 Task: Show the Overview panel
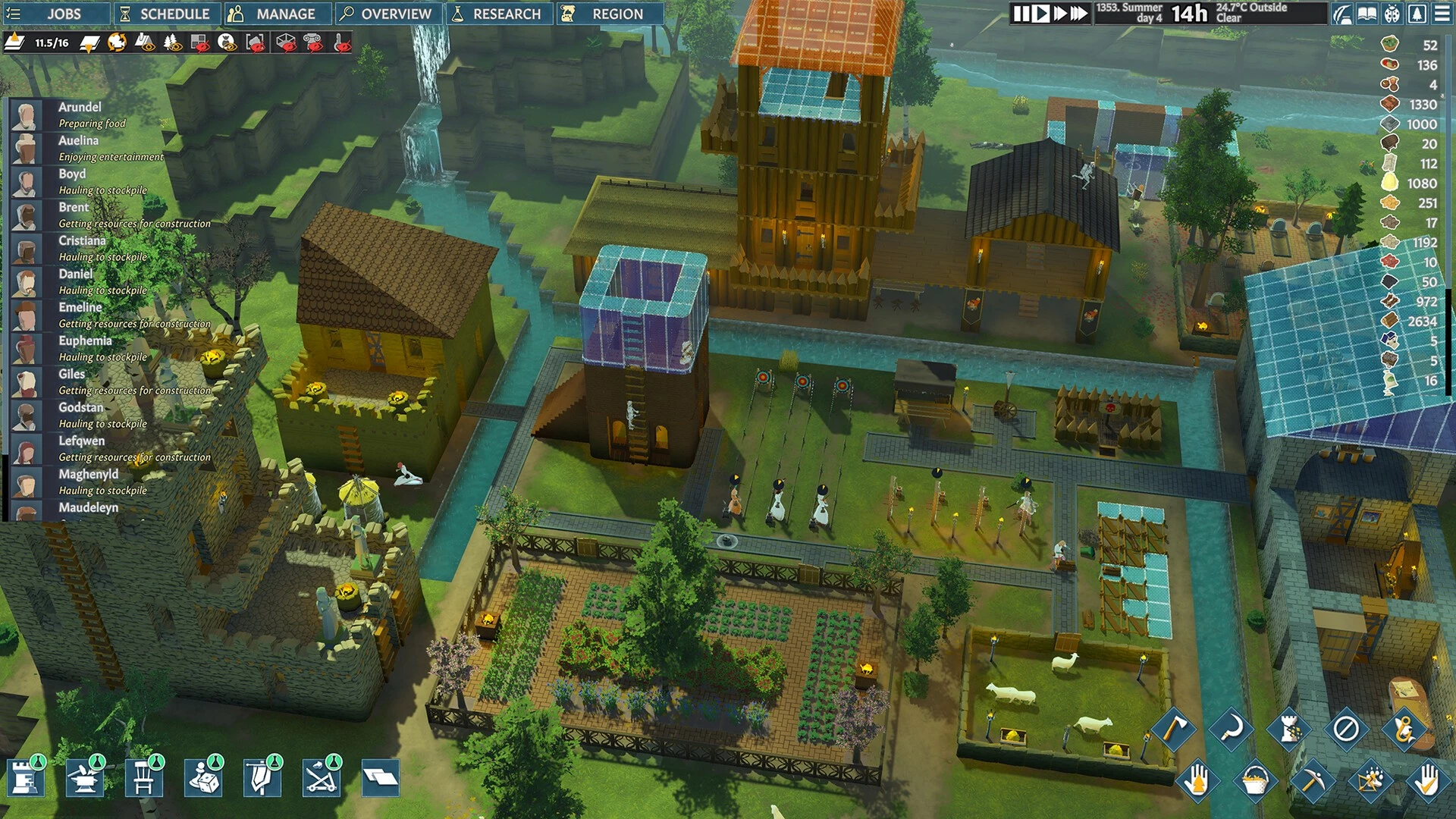(385, 14)
